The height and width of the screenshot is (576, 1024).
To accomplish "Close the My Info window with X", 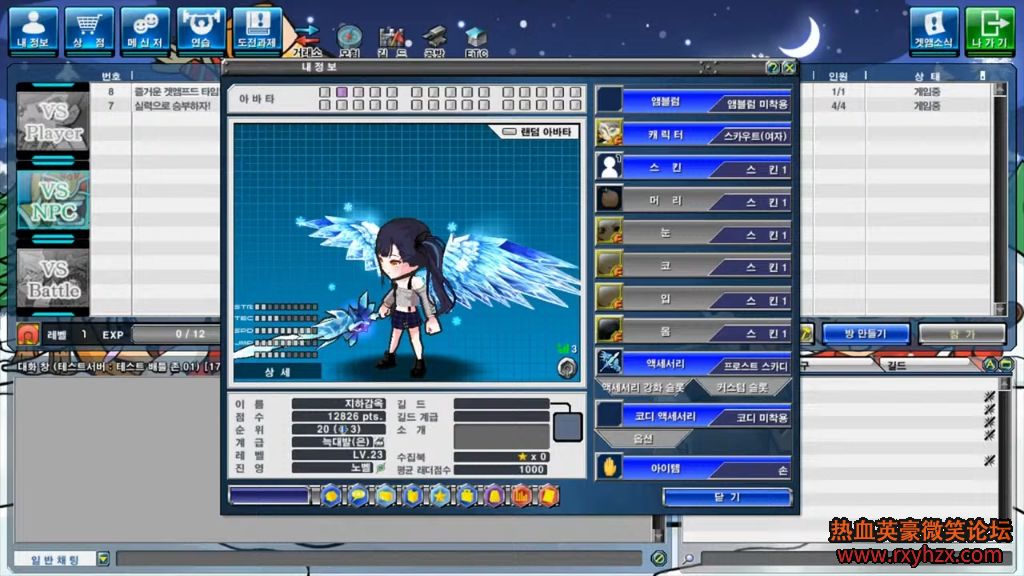I will tap(789, 67).
